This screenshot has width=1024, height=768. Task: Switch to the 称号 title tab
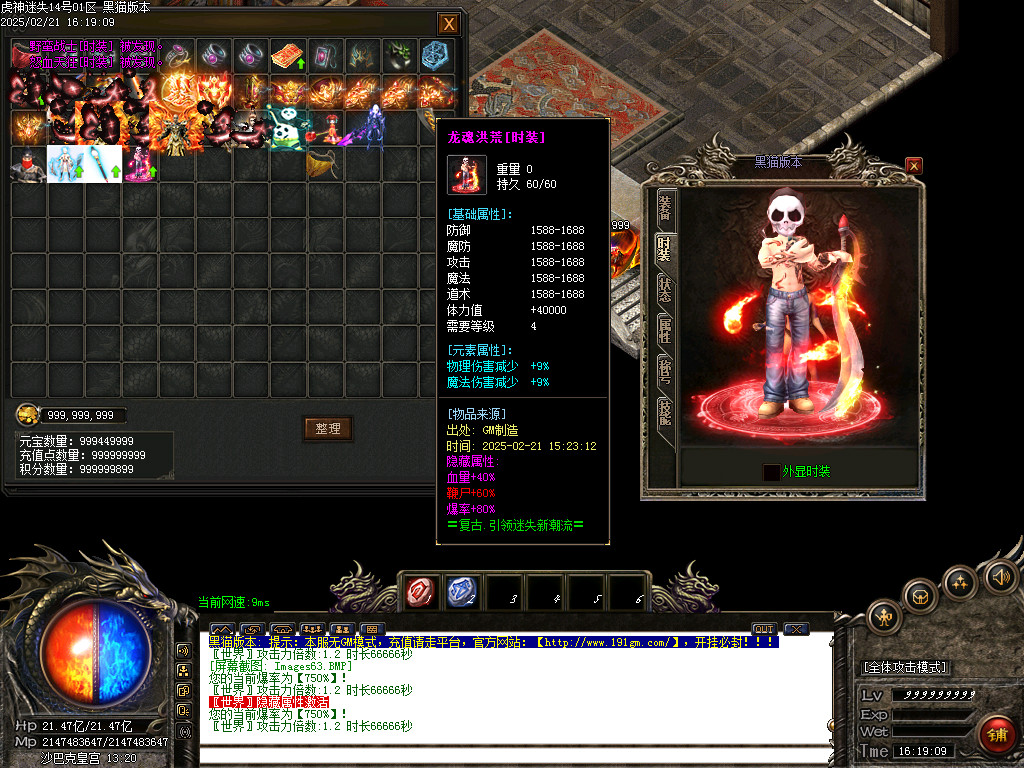(665, 371)
